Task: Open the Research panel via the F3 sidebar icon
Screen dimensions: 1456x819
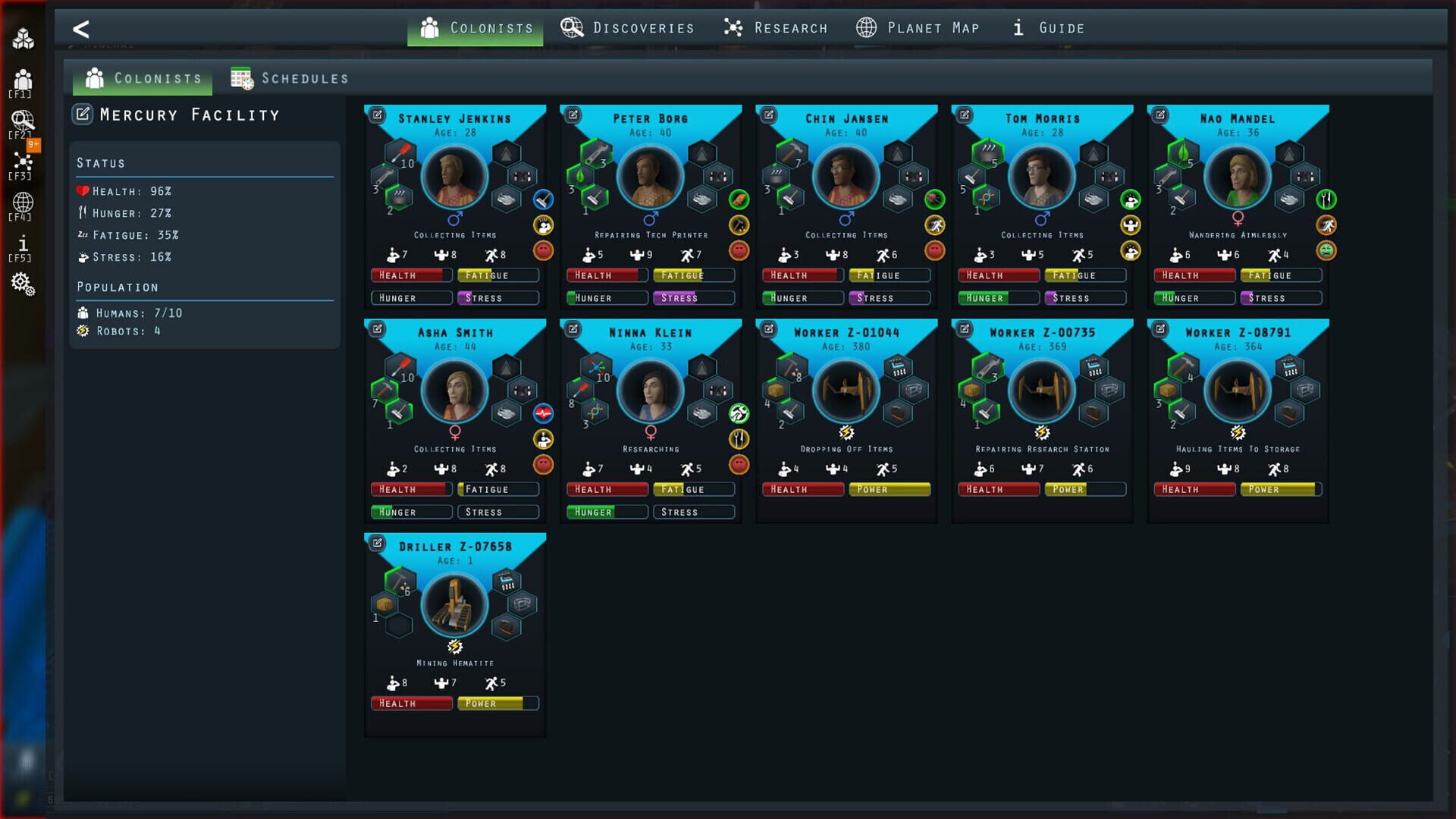Action: coord(23,162)
